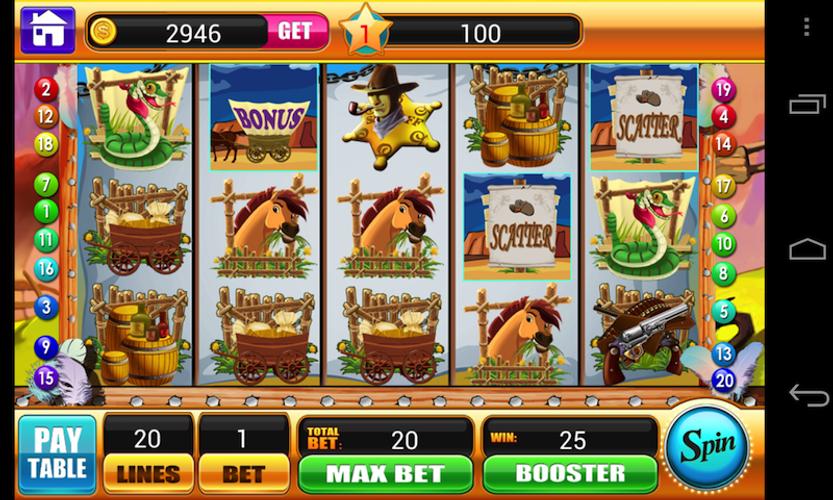Tap the Android back button
The image size is (833, 500).
point(808,395)
